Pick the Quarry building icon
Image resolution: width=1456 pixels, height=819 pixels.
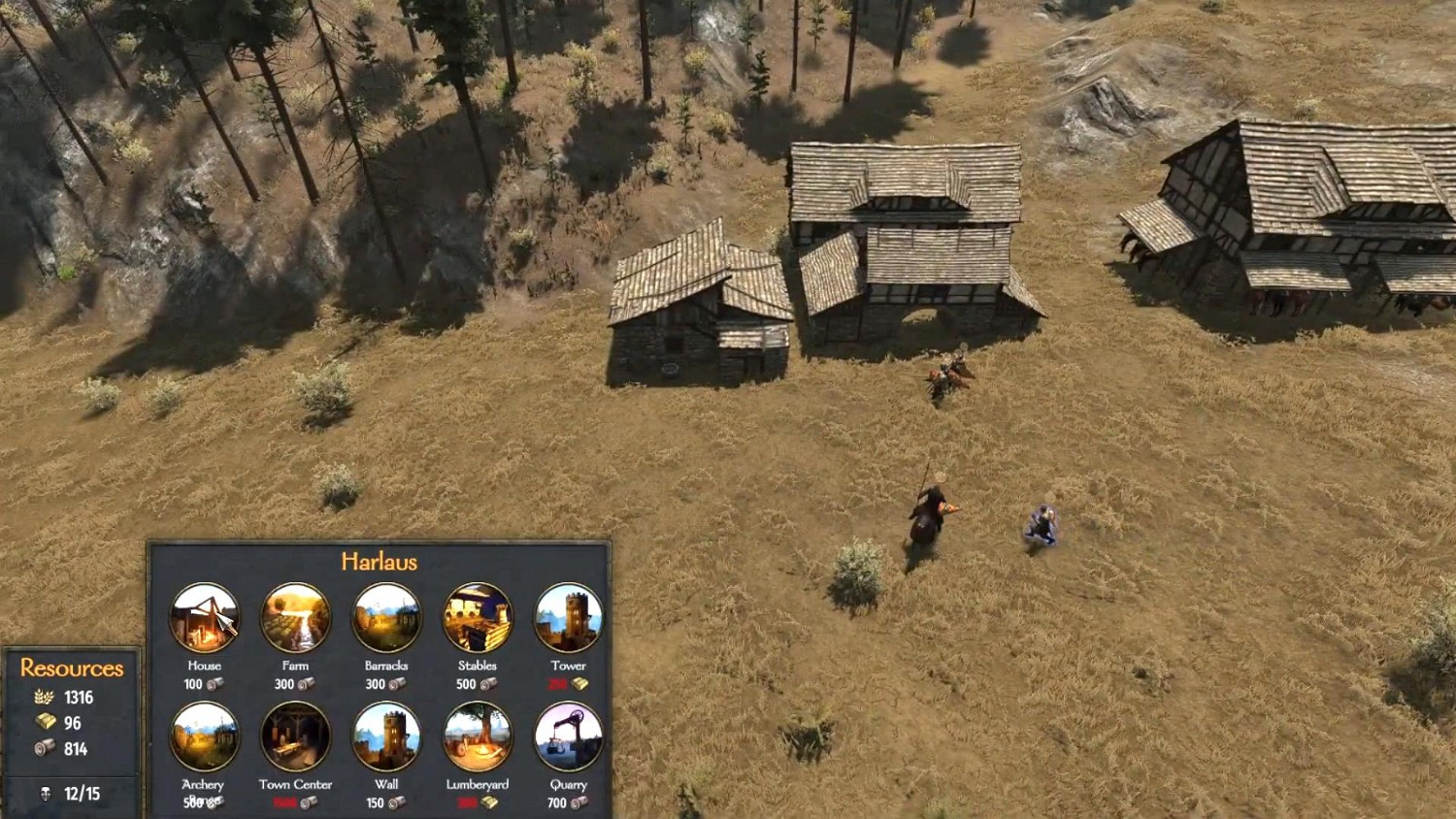coord(568,737)
